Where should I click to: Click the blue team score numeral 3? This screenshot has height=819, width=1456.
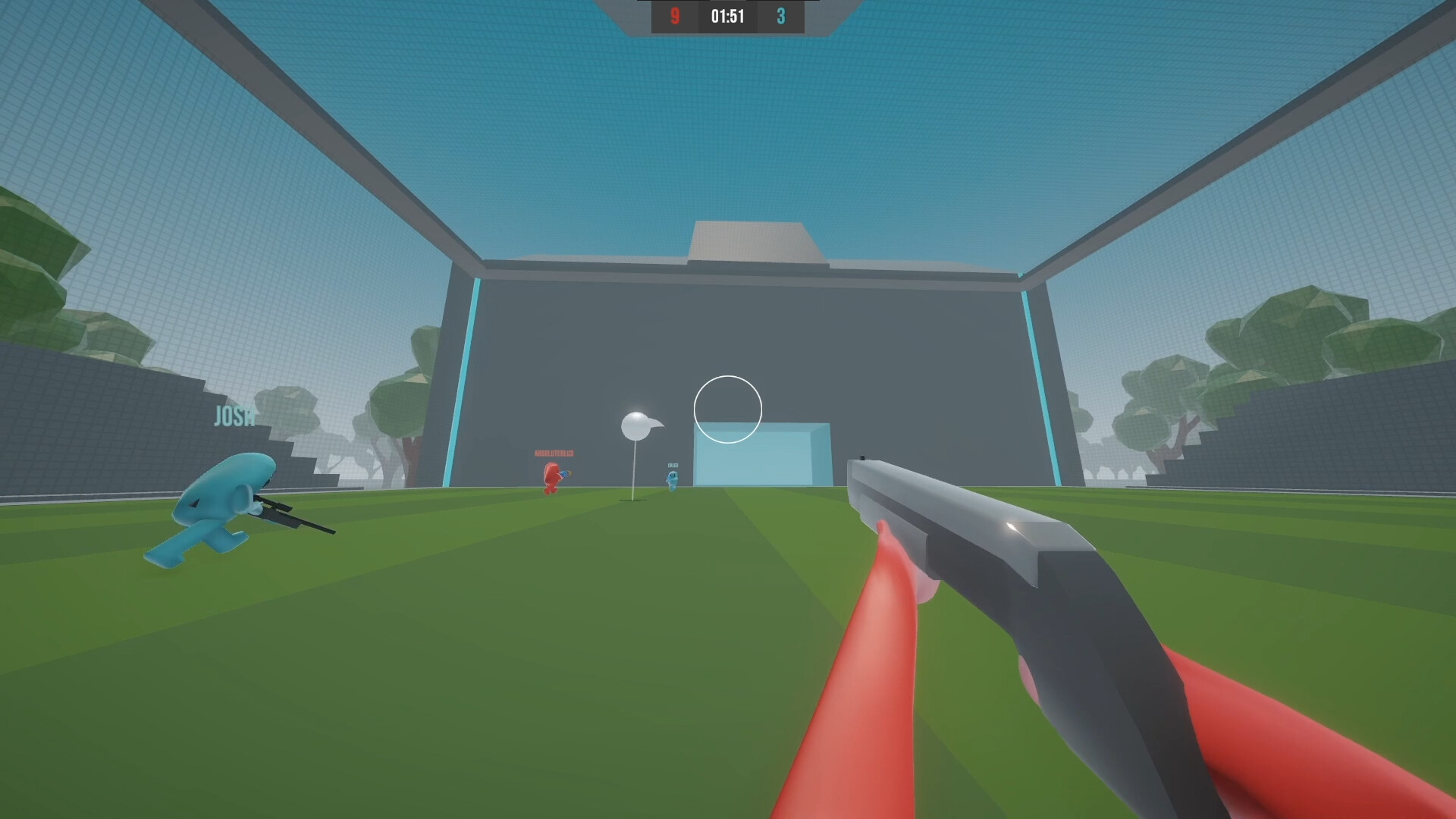click(782, 15)
